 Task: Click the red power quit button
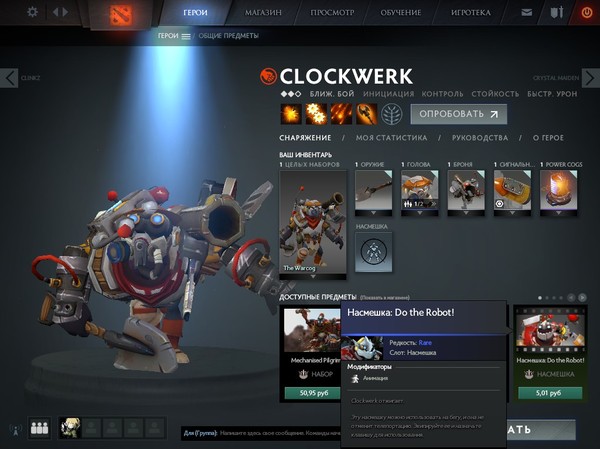click(586, 13)
